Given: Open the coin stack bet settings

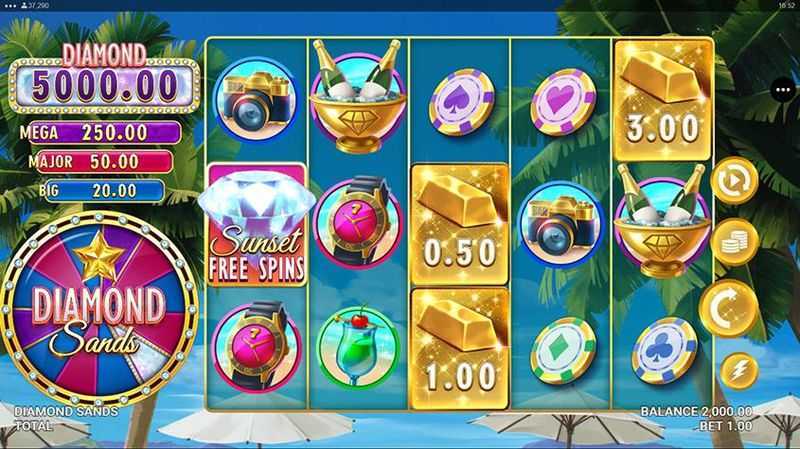Looking at the screenshot, I should [x=735, y=242].
